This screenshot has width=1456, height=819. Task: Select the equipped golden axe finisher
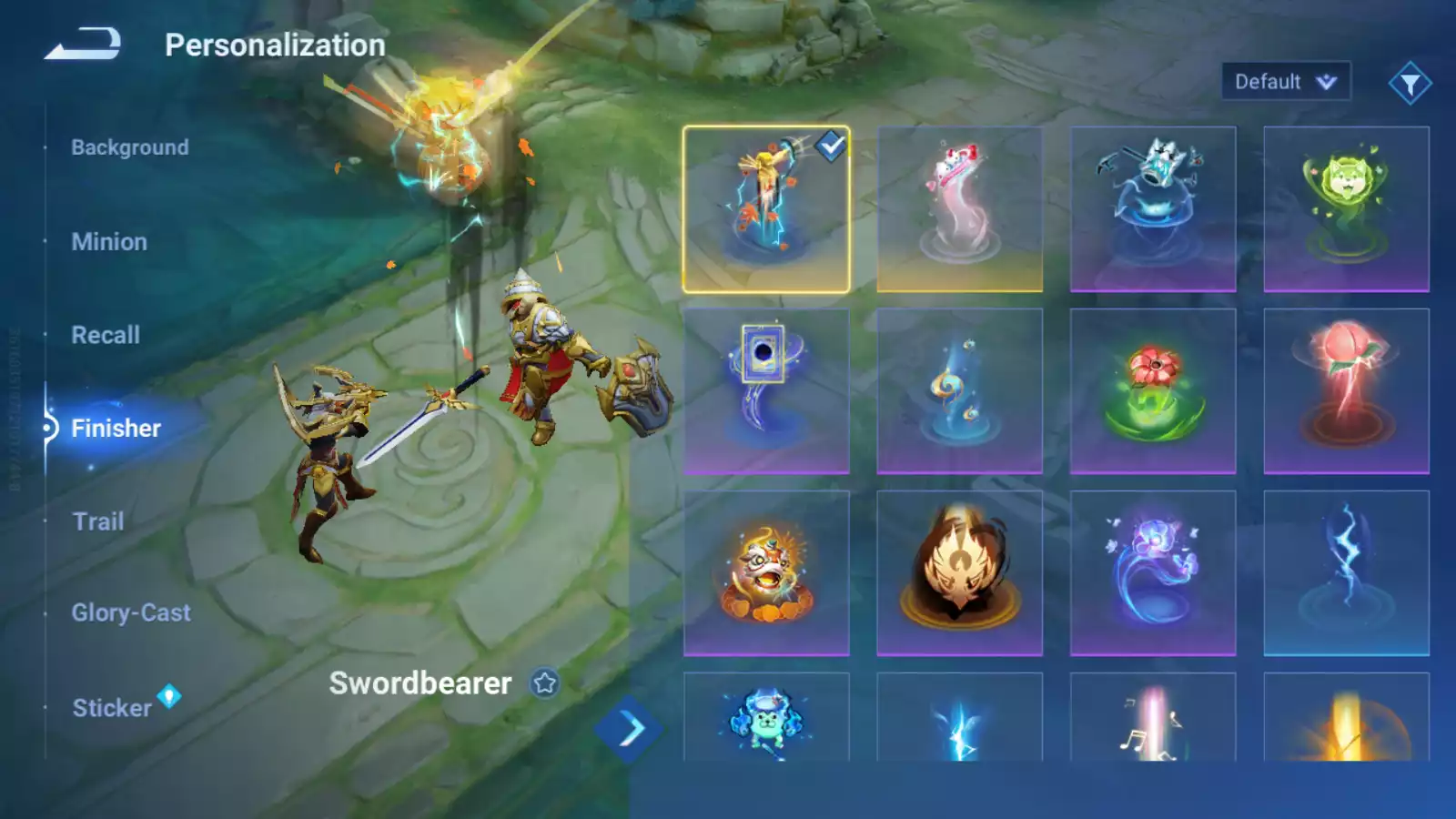(766, 209)
